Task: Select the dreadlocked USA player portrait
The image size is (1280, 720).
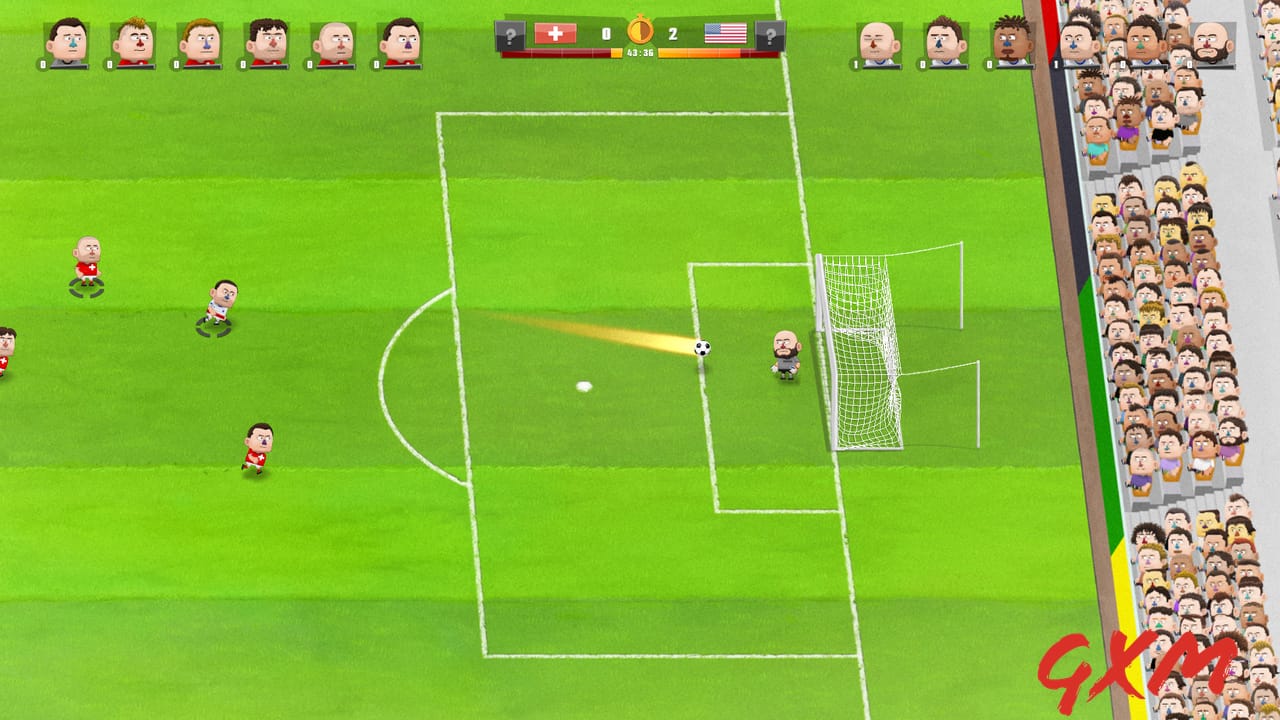Action: click(x=1012, y=43)
